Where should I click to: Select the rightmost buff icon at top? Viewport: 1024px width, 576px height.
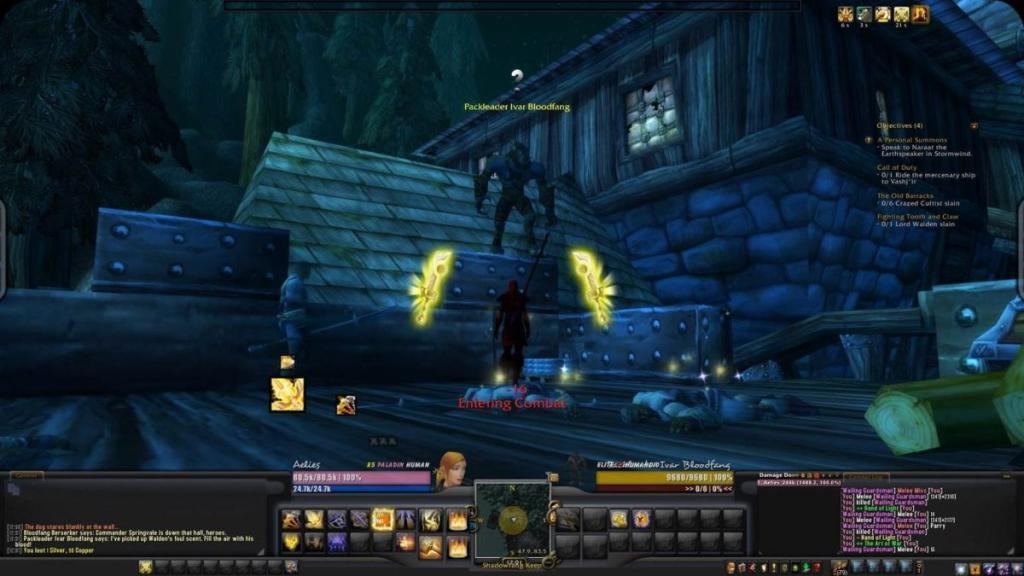tap(920, 14)
